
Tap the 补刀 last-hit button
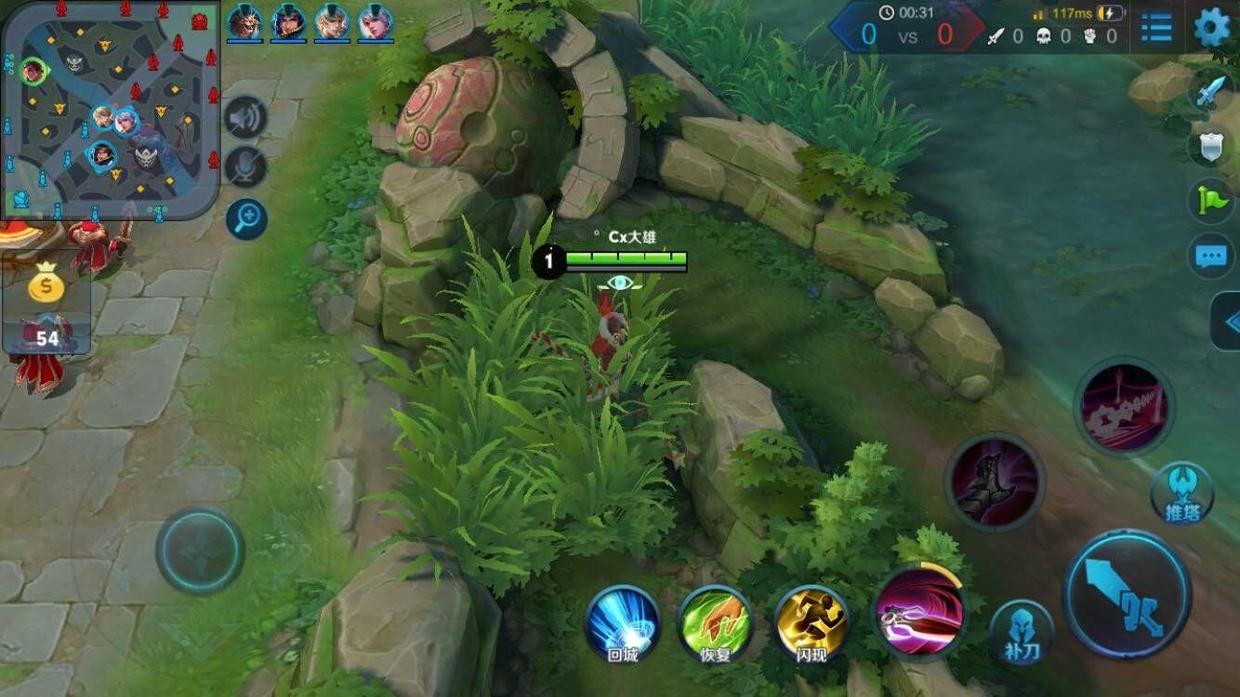click(1020, 632)
